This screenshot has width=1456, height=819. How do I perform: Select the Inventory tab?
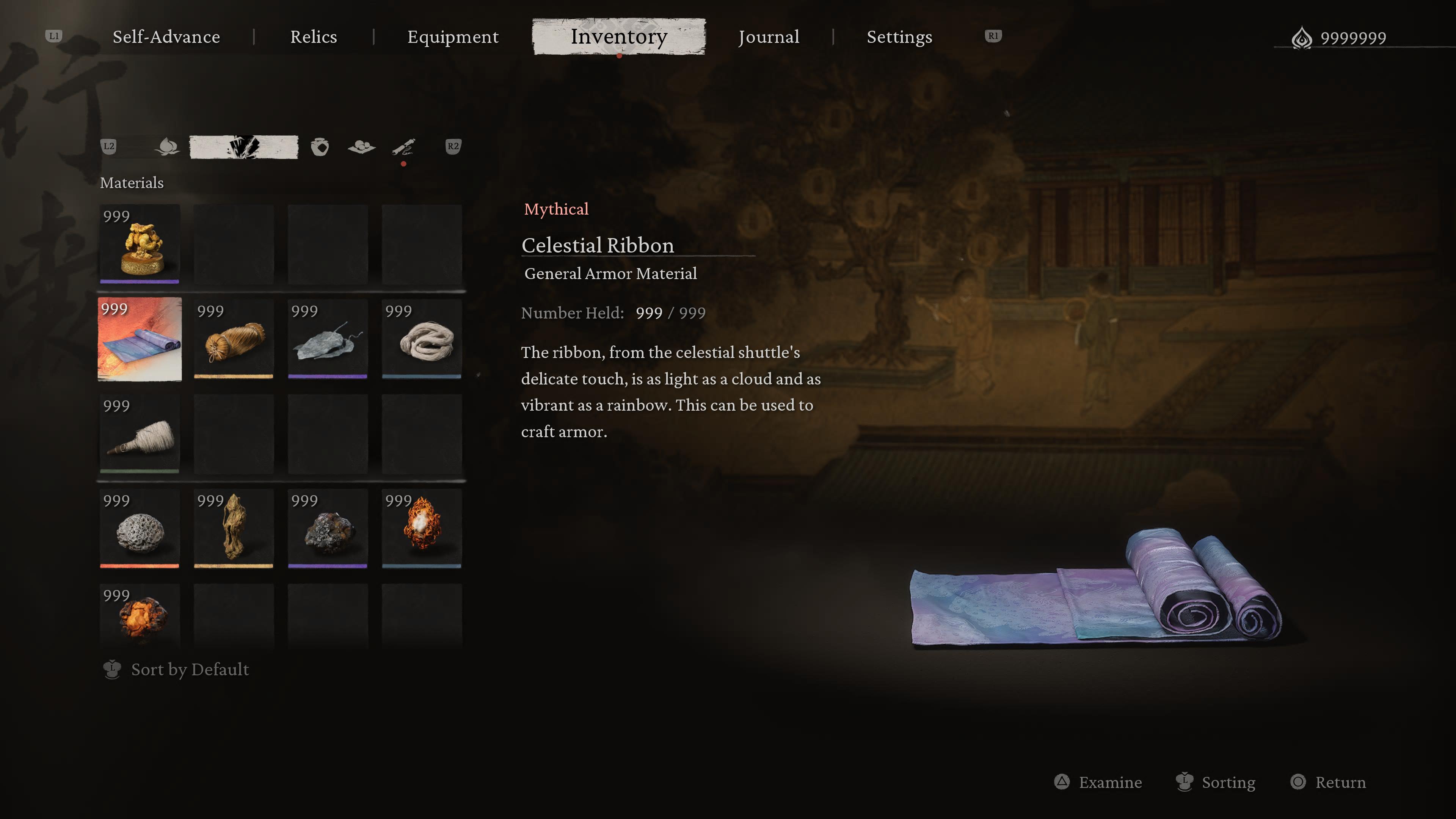tap(619, 37)
